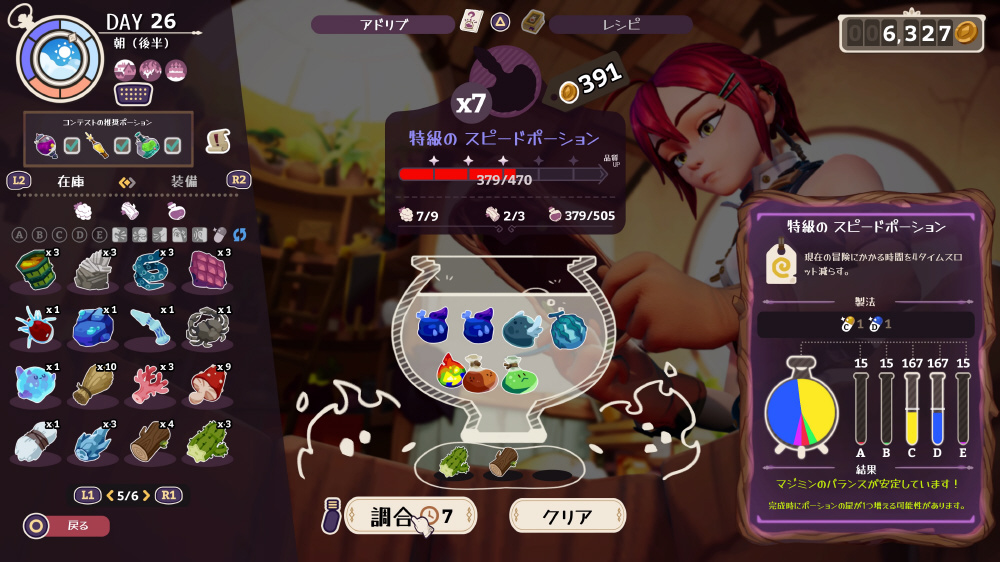Open the レシピ recipe mode
This screenshot has height=562, width=1000.
[x=621, y=24]
